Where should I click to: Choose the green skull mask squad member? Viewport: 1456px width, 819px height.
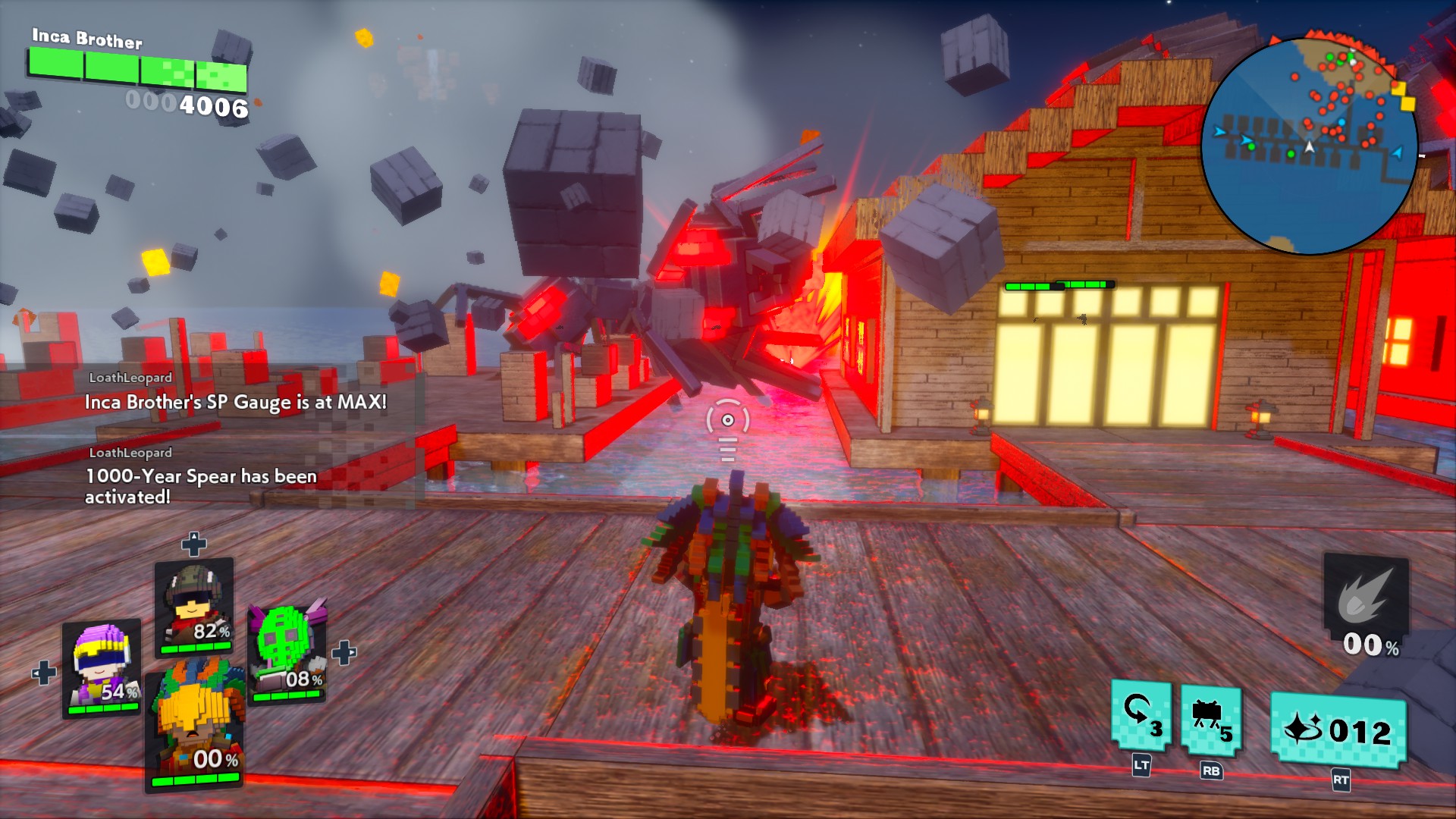click(x=287, y=654)
